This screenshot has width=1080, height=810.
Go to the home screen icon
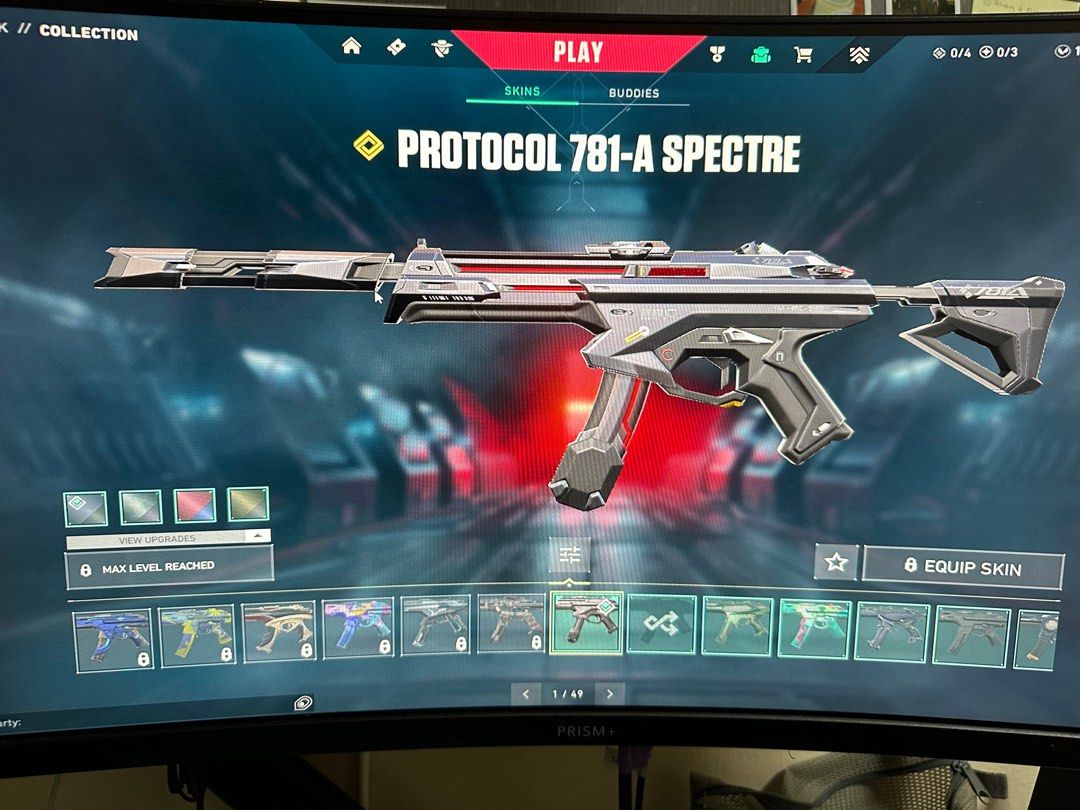coord(352,47)
